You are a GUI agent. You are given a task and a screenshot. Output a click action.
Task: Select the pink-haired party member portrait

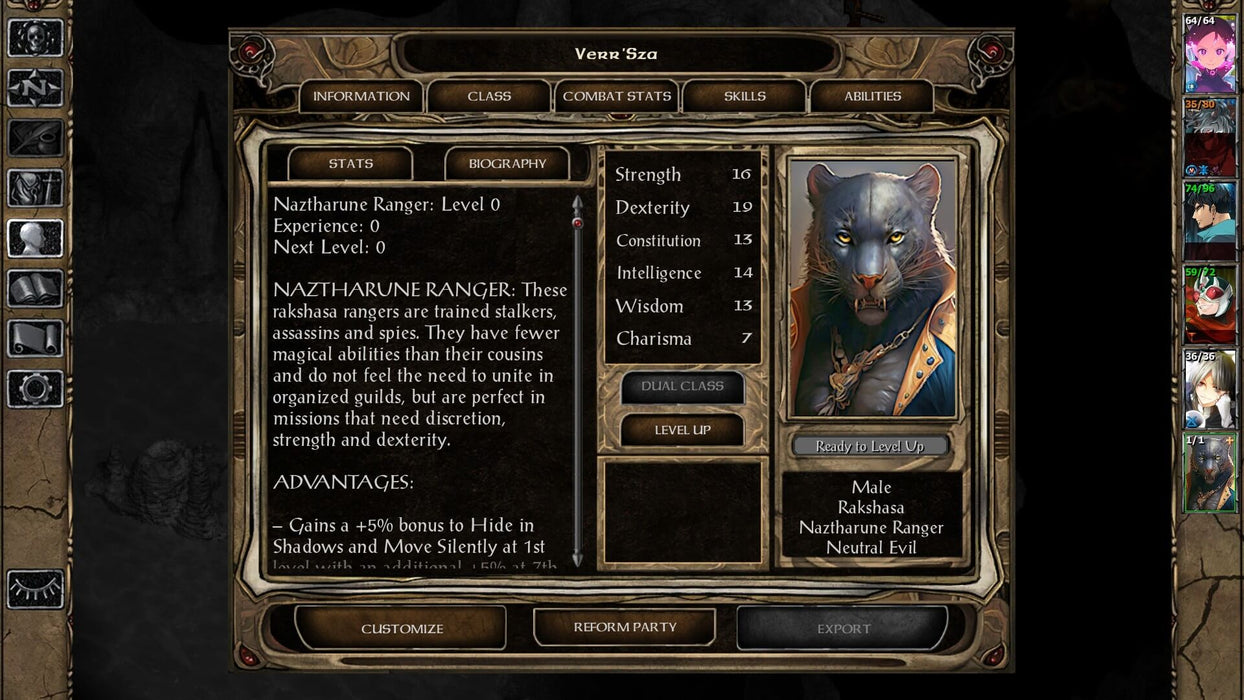point(1210,55)
